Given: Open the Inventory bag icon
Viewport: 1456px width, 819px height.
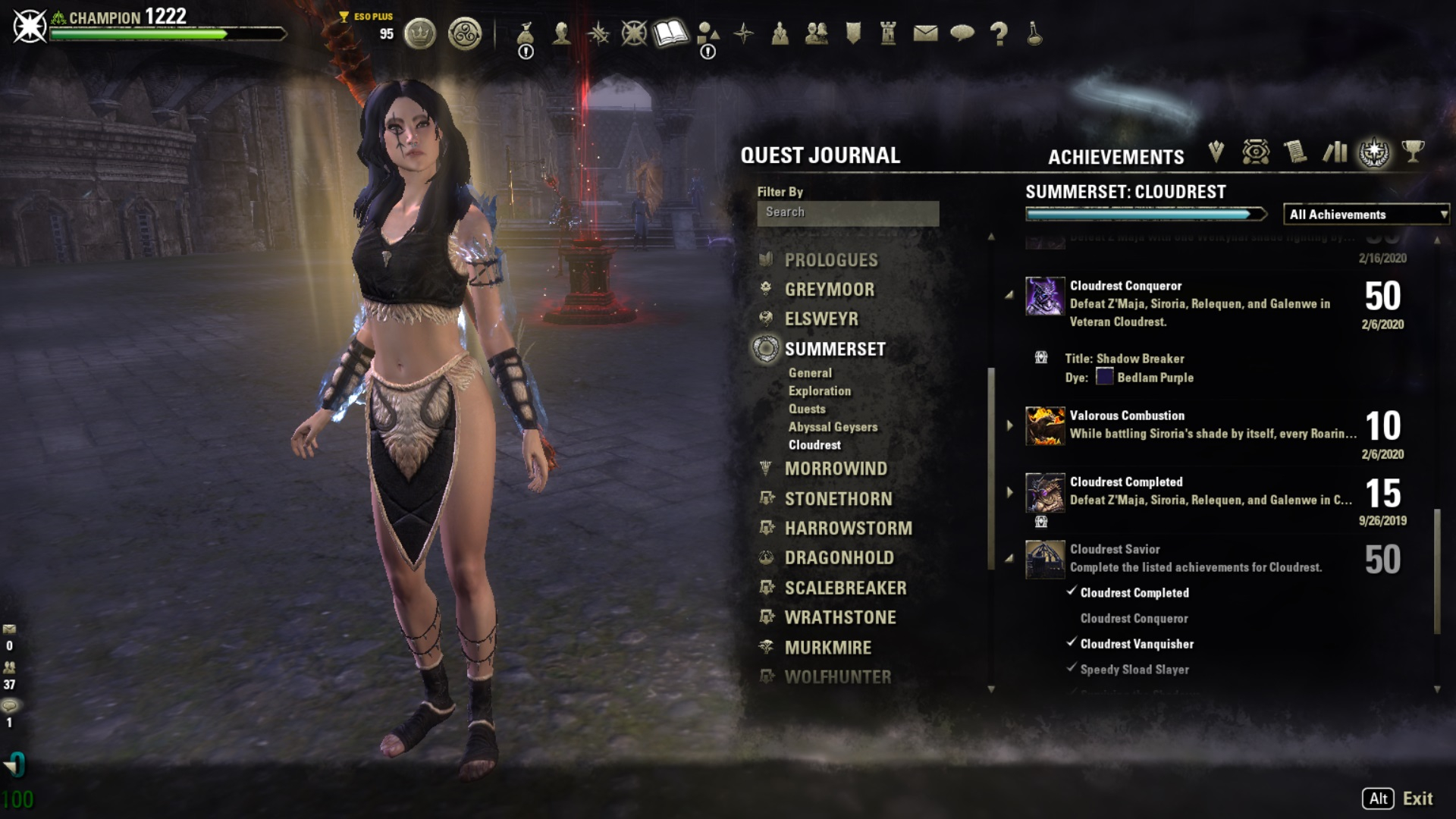Looking at the screenshot, I should [526, 34].
